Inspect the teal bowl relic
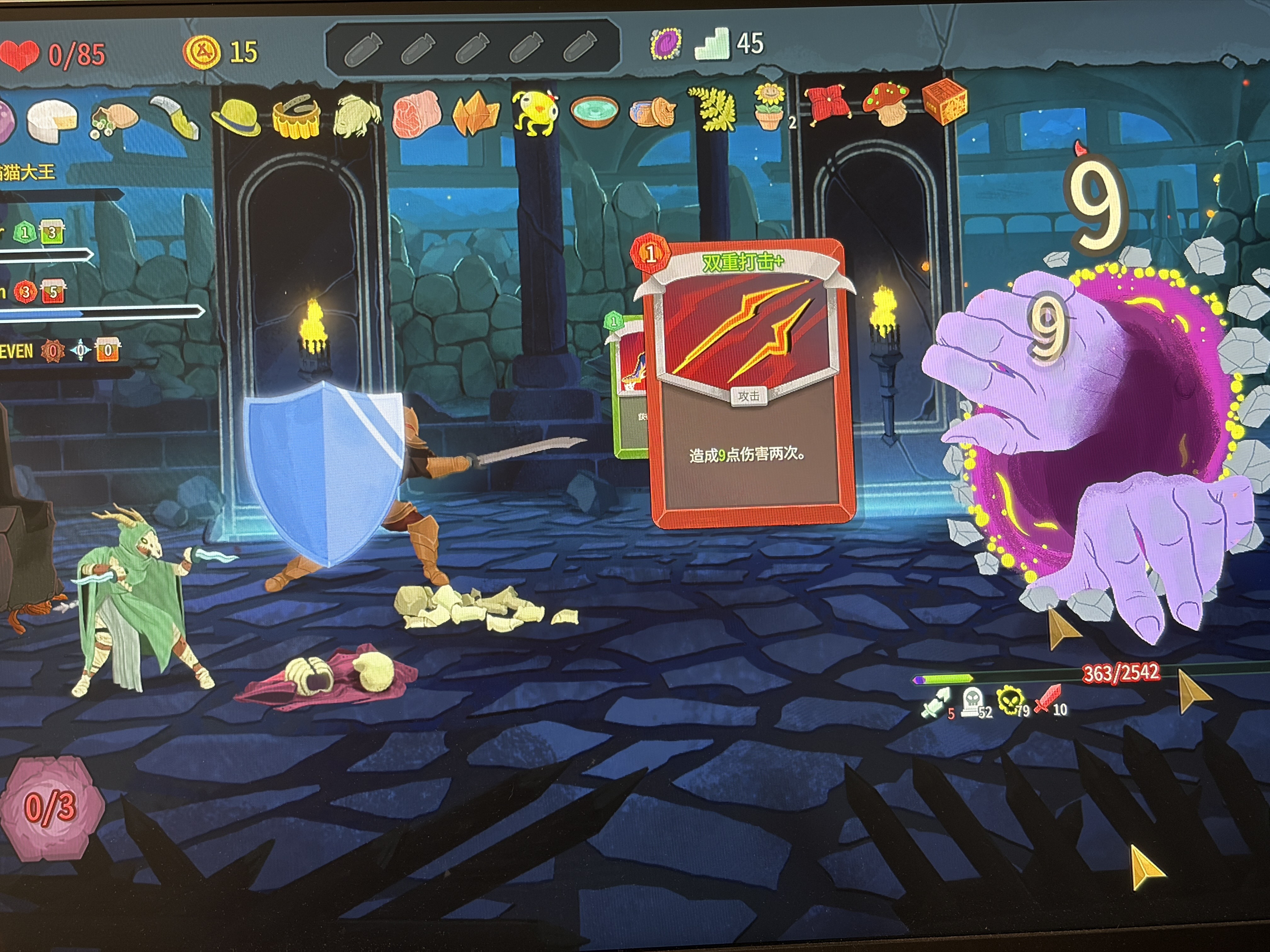Image resolution: width=1270 pixels, height=952 pixels. [x=595, y=111]
